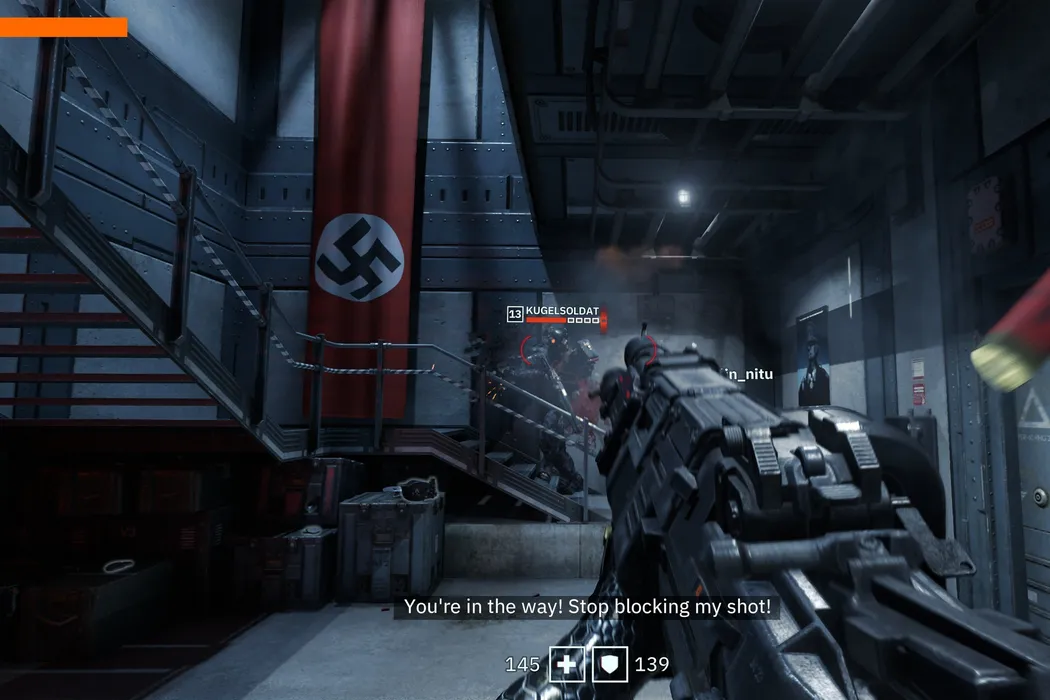Click the health cross icon
The image size is (1050, 700).
point(567,664)
